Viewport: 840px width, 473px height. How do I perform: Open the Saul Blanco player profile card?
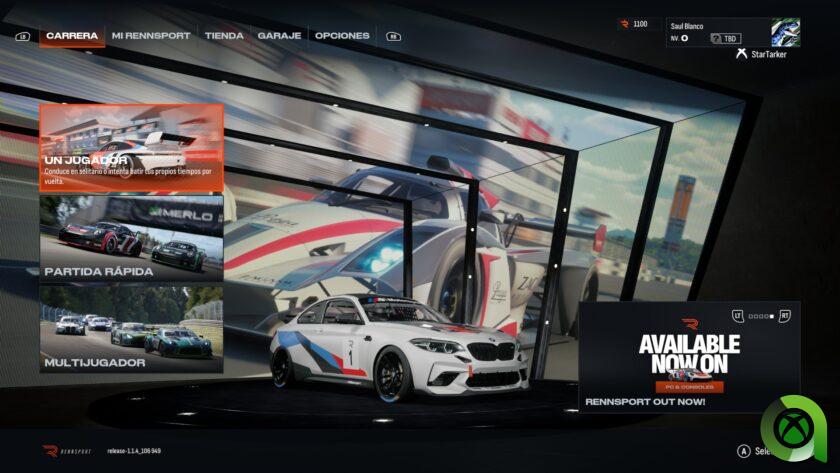733,32
